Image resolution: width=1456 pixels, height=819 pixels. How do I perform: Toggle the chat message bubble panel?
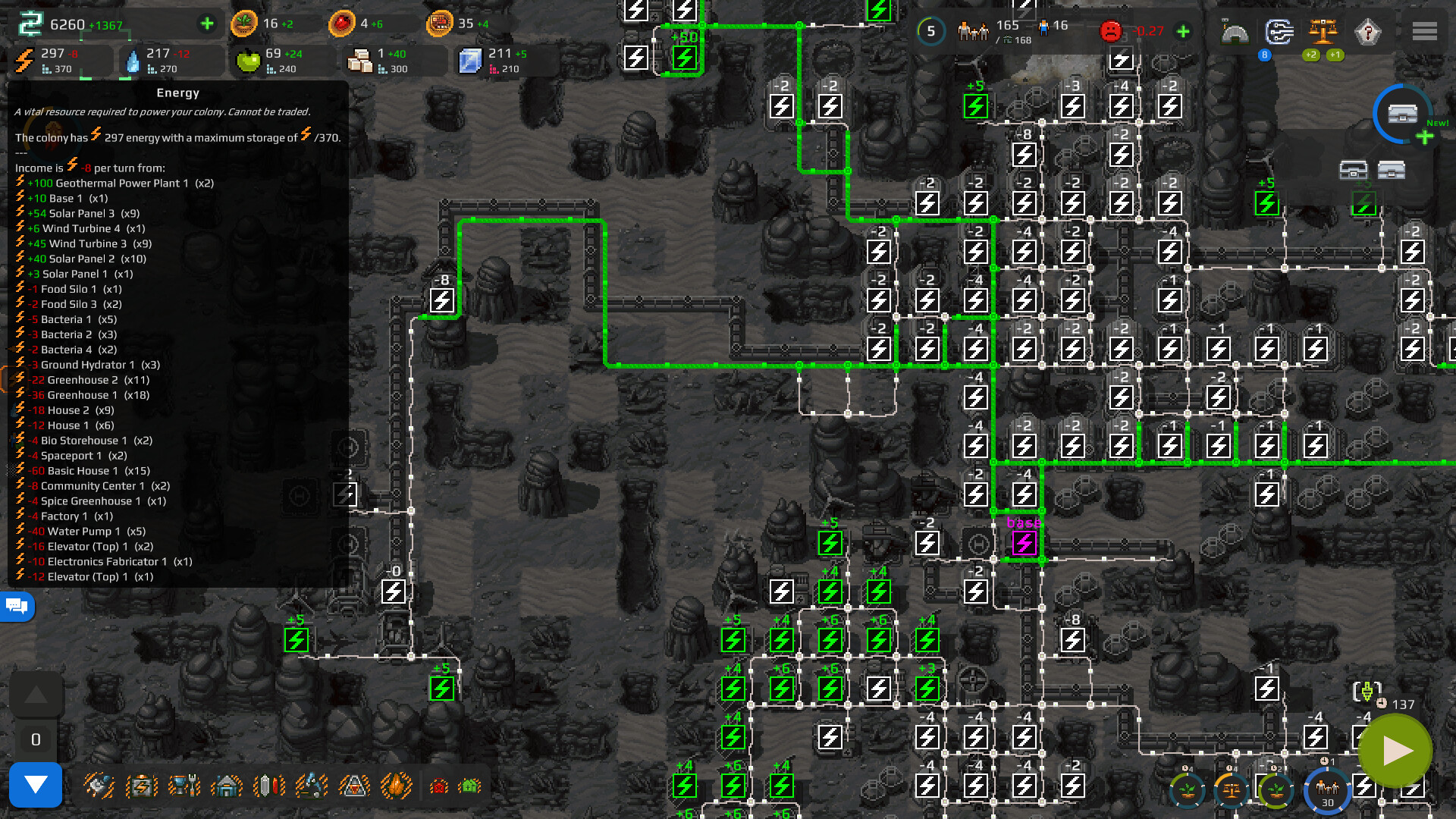click(17, 606)
